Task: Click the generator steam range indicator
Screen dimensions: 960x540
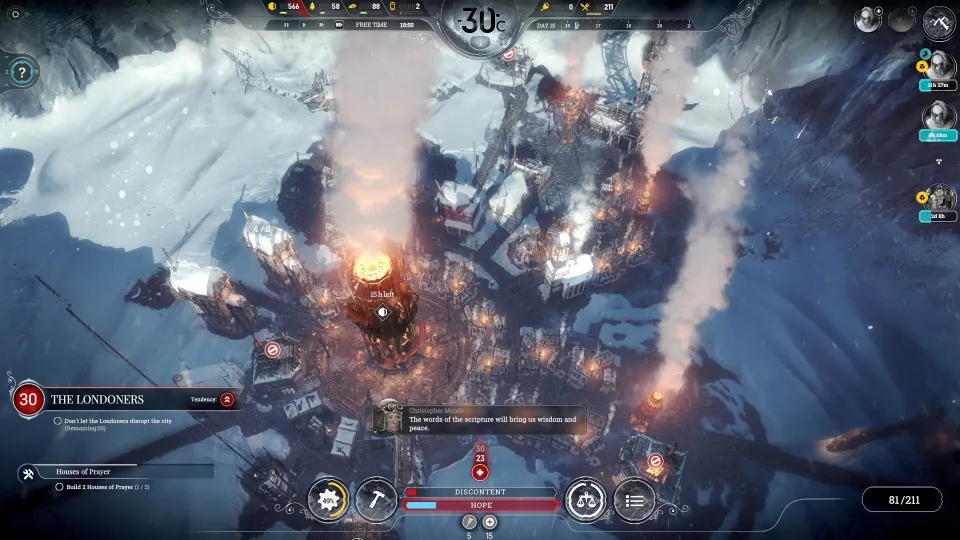Action: point(382,312)
